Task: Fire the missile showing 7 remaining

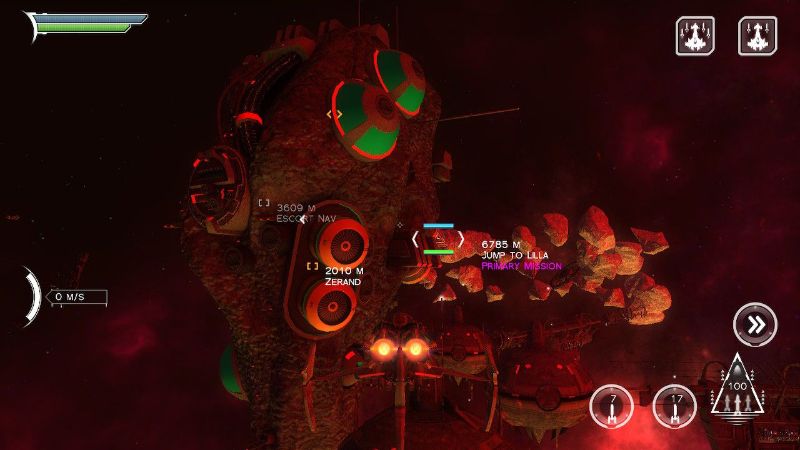Action: [x=611, y=406]
